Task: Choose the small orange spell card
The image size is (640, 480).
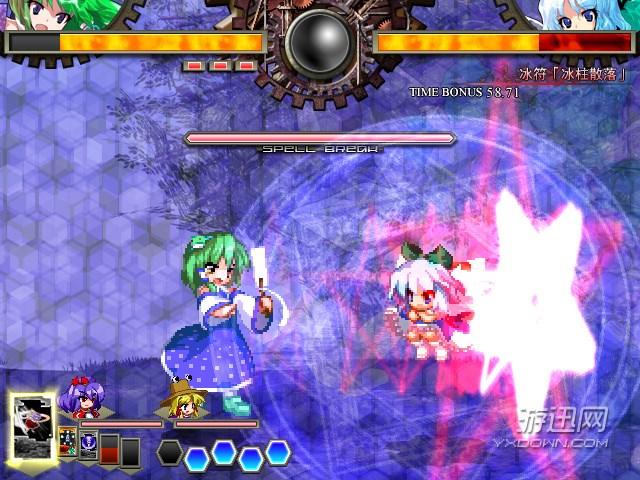Action: 68,441
